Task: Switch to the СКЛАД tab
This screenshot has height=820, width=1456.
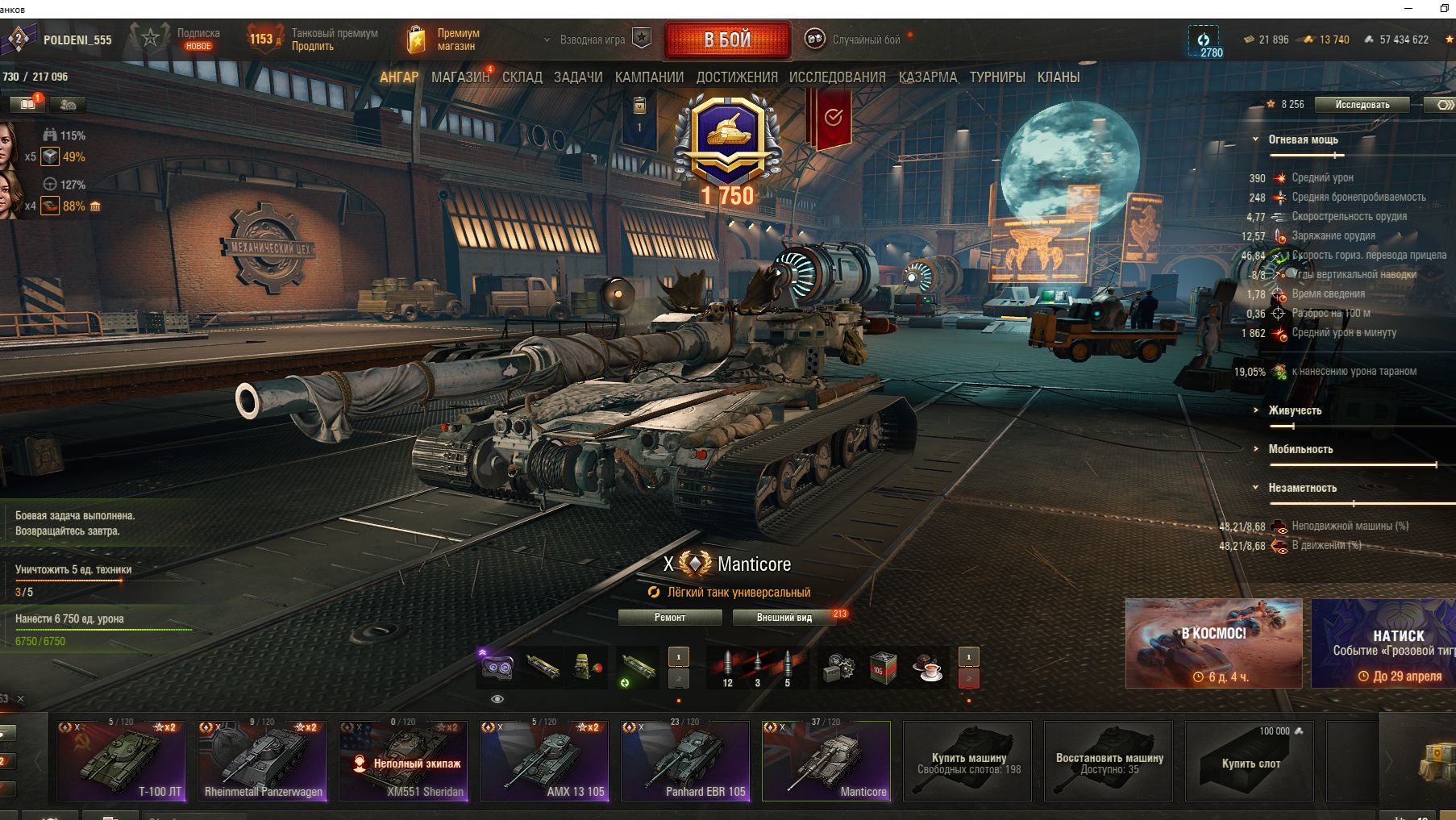Action: tap(522, 77)
